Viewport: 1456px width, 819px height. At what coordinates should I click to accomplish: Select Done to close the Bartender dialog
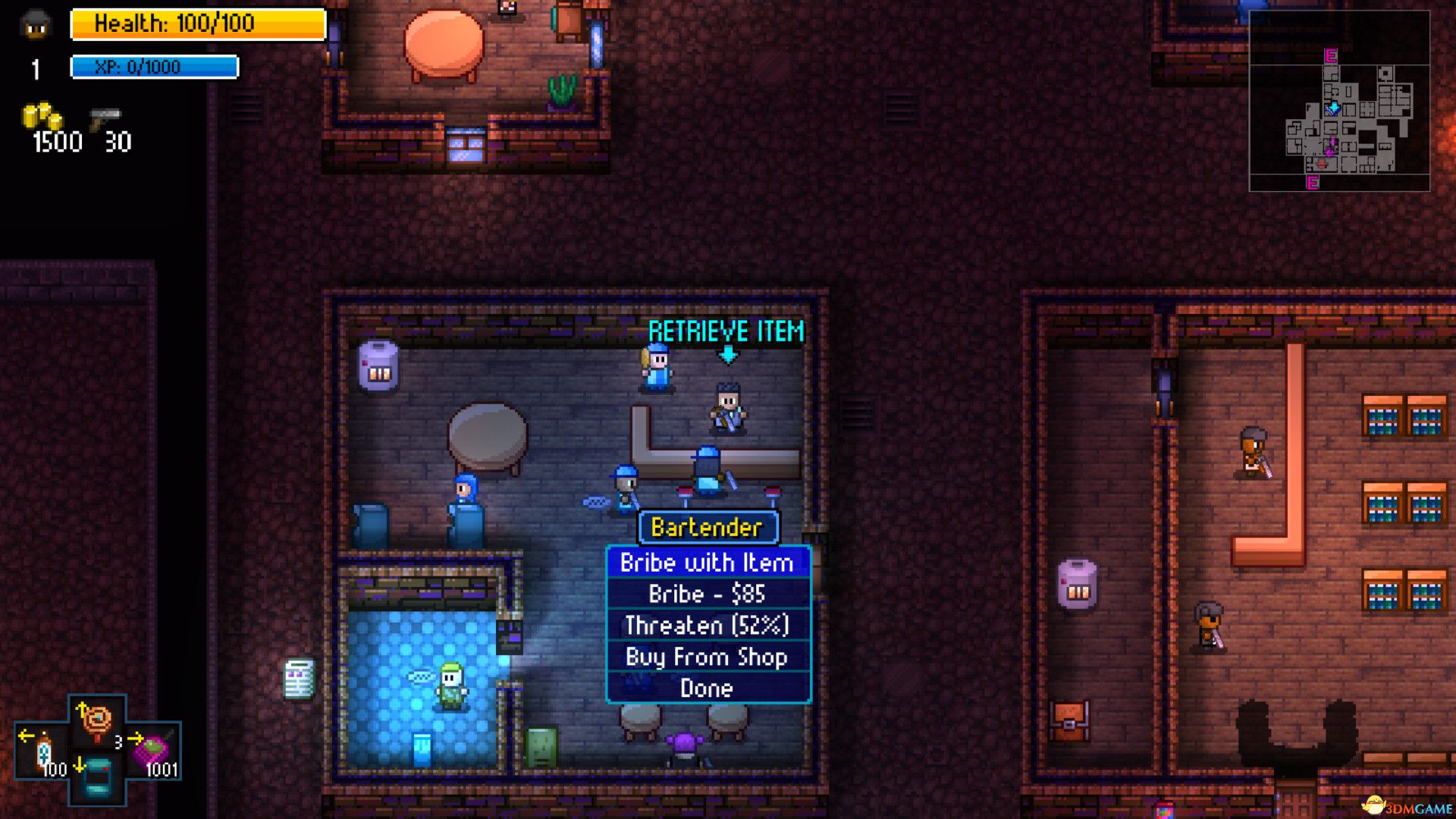tap(707, 688)
